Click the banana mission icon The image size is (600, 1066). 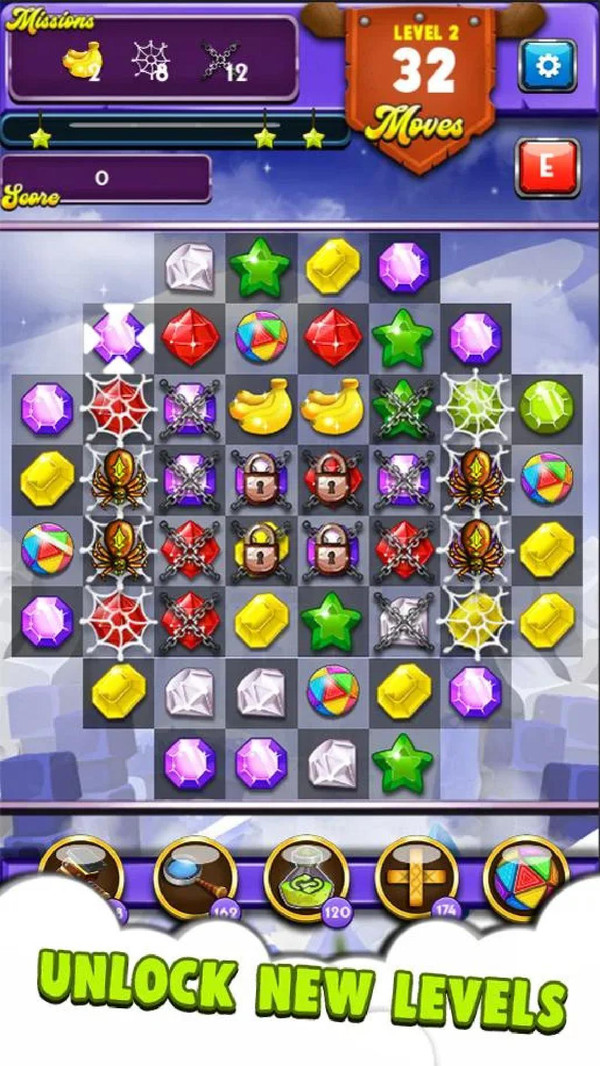(x=82, y=62)
